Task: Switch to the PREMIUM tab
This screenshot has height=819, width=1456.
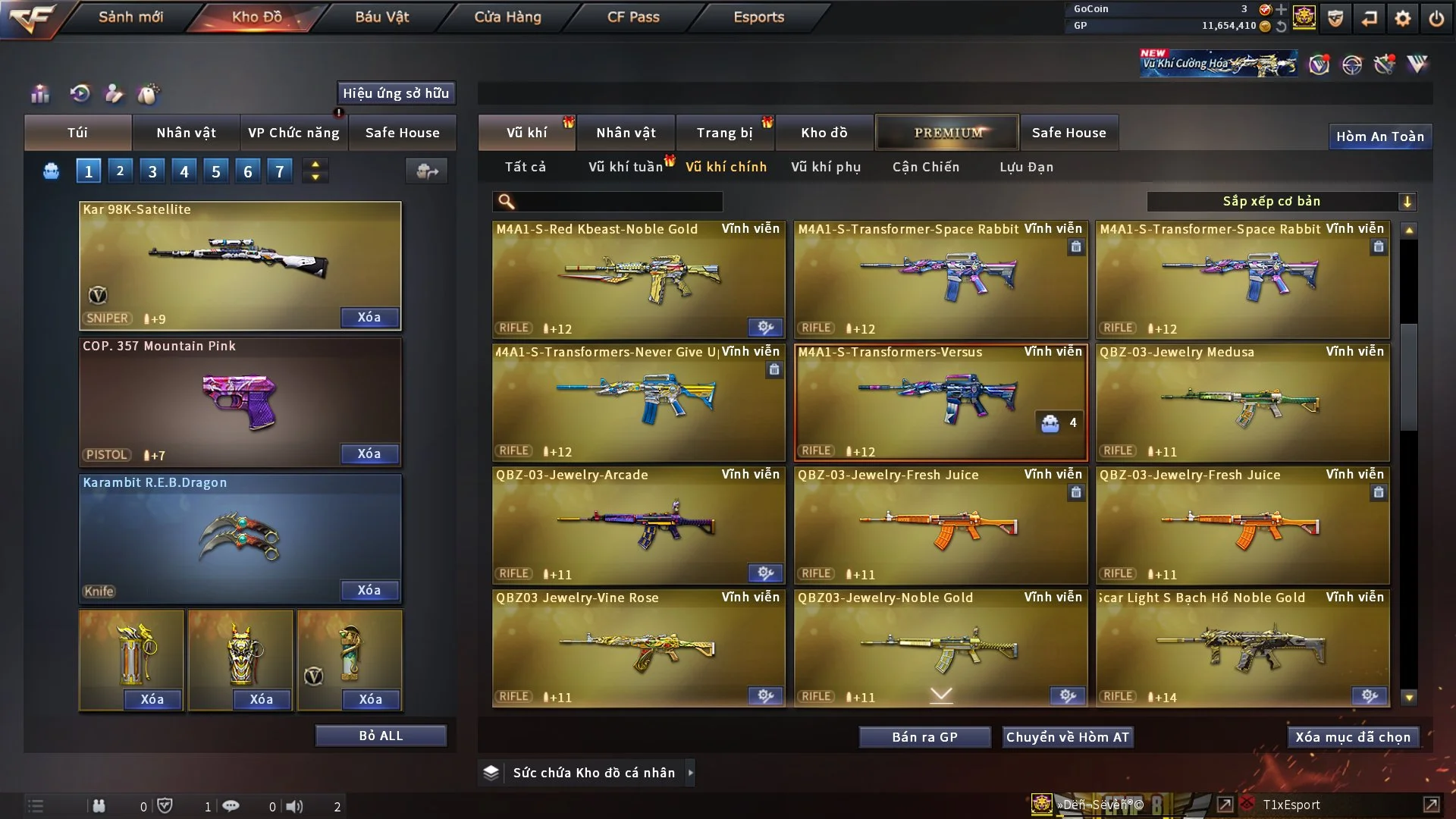Action: (947, 133)
